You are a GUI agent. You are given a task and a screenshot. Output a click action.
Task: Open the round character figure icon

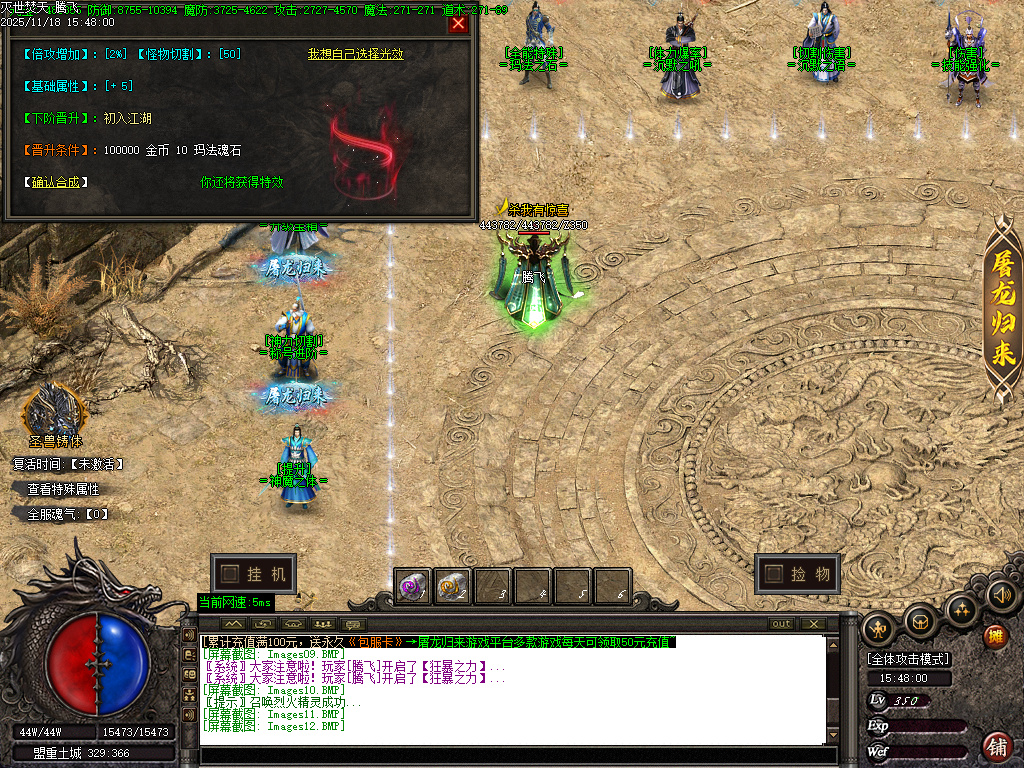[x=880, y=629]
